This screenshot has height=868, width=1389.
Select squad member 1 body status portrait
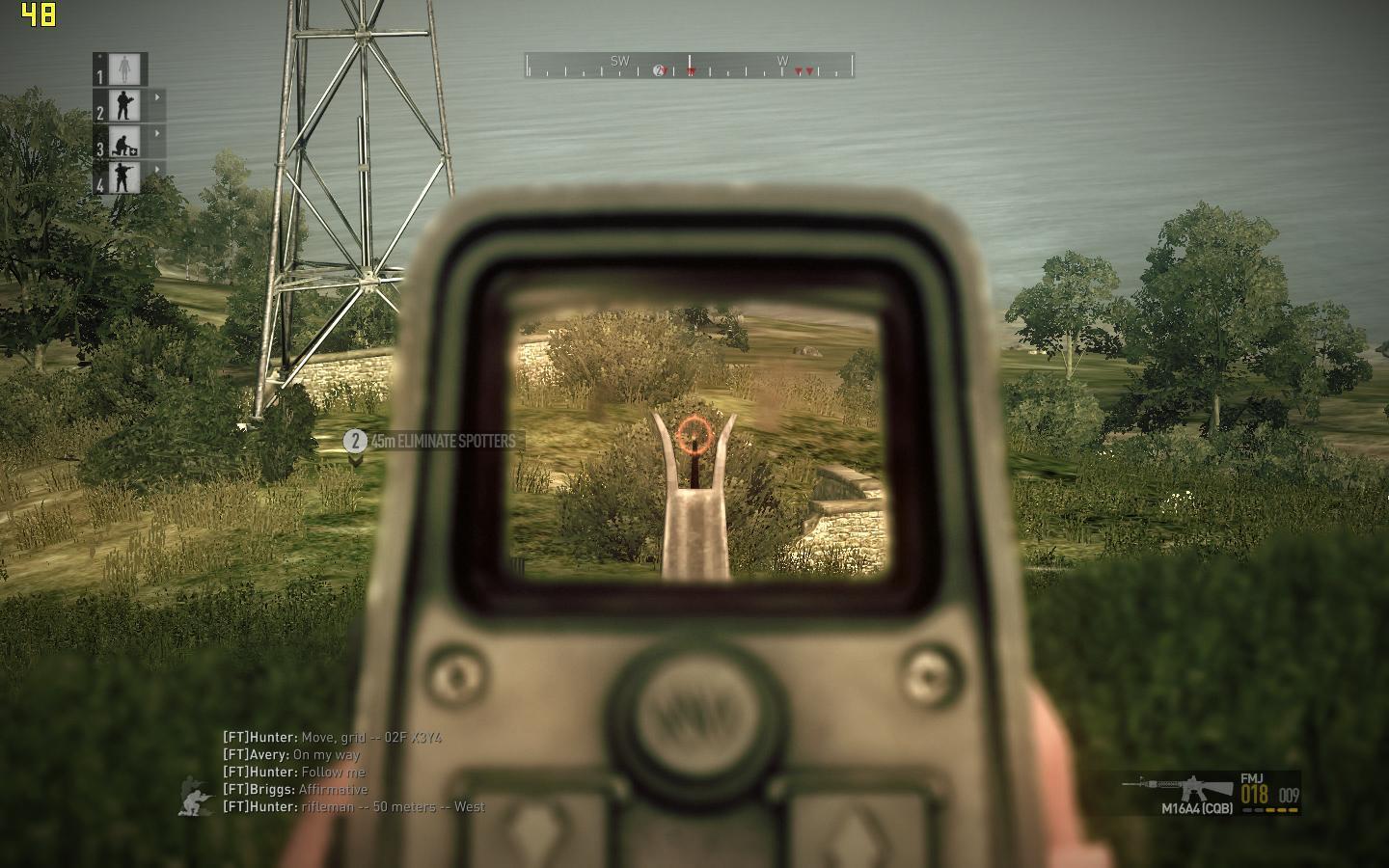point(124,69)
